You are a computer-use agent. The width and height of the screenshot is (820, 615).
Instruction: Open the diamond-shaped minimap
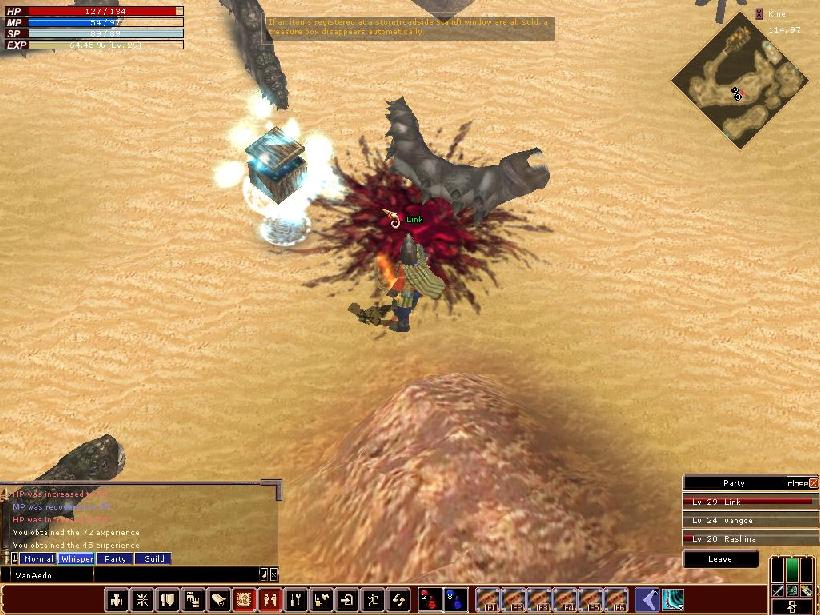coord(741,80)
